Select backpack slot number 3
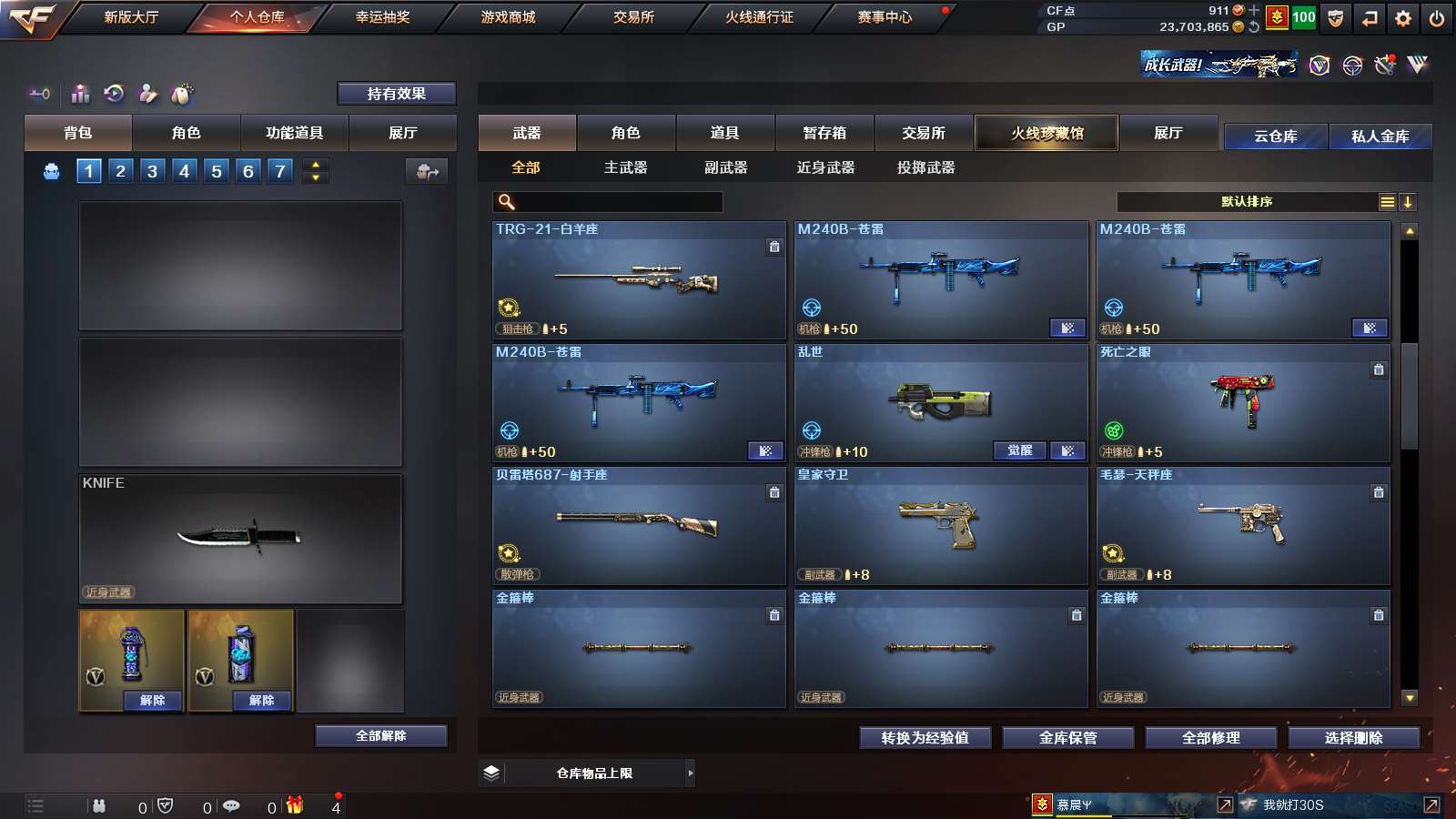This screenshot has height=819, width=1456. pyautogui.click(x=152, y=171)
